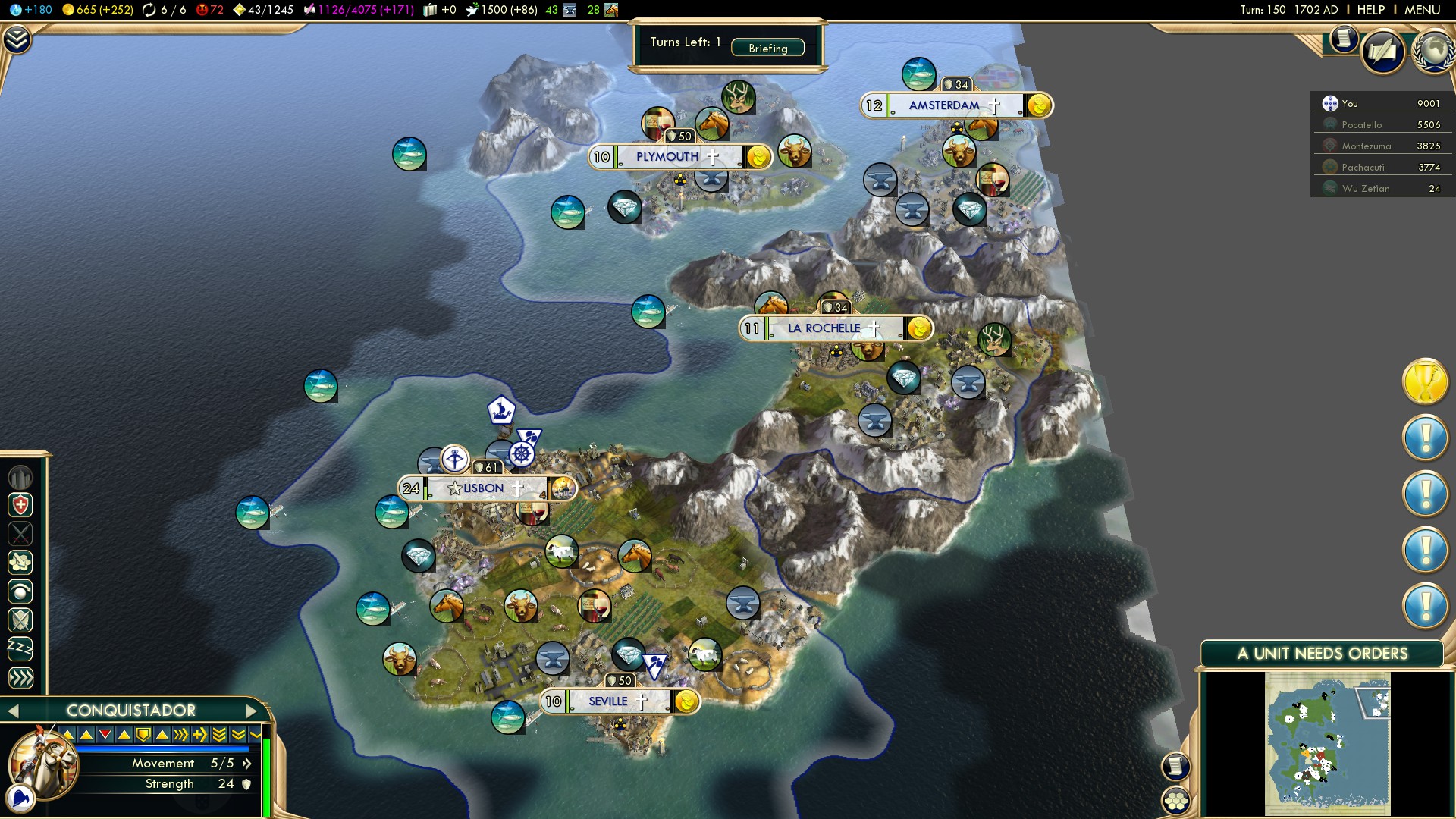The height and width of the screenshot is (819, 1456).
Task: Put the Conquistador to sleep
Action: click(20, 649)
